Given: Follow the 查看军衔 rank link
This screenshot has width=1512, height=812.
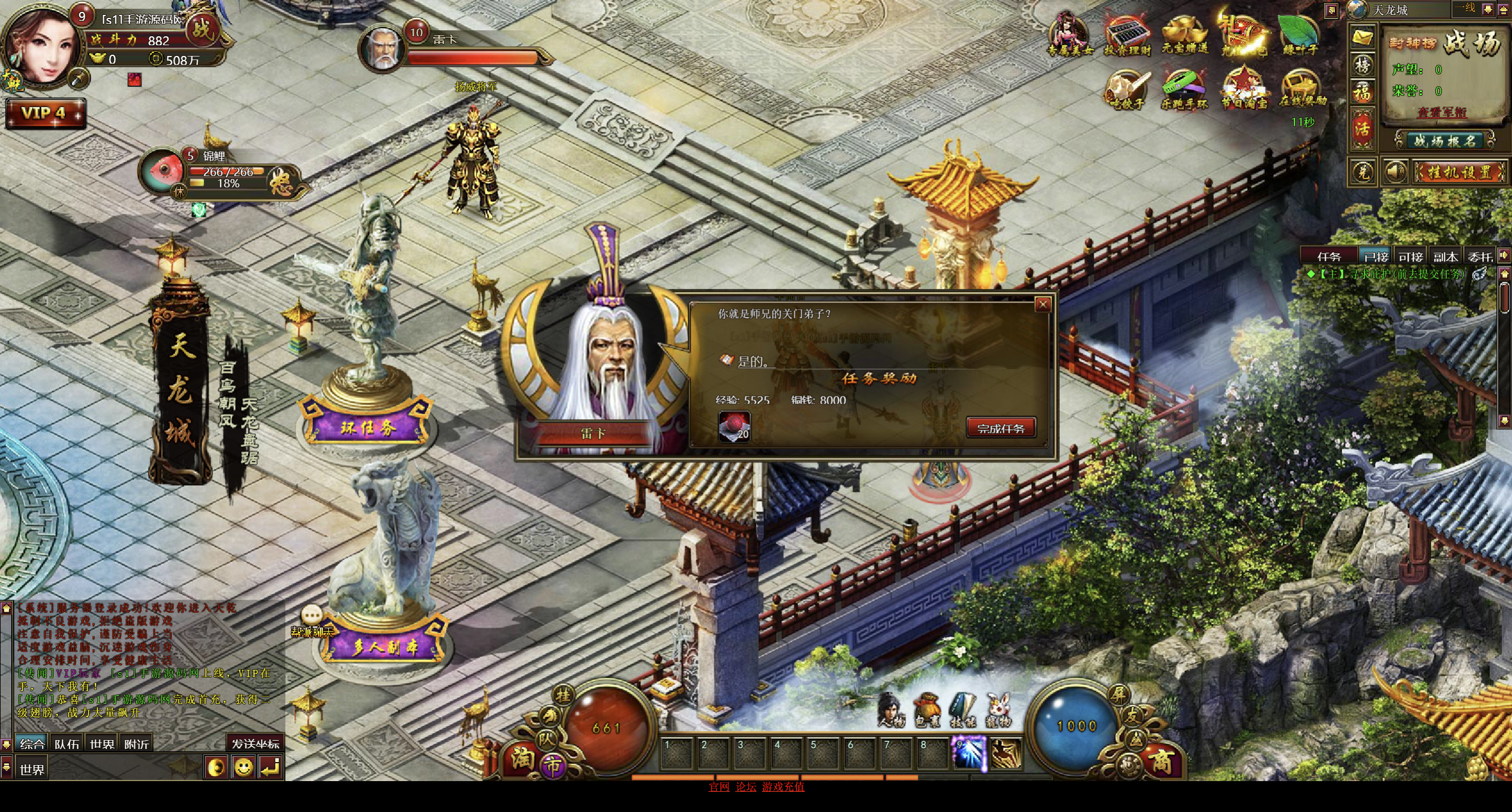Looking at the screenshot, I should [1441, 112].
